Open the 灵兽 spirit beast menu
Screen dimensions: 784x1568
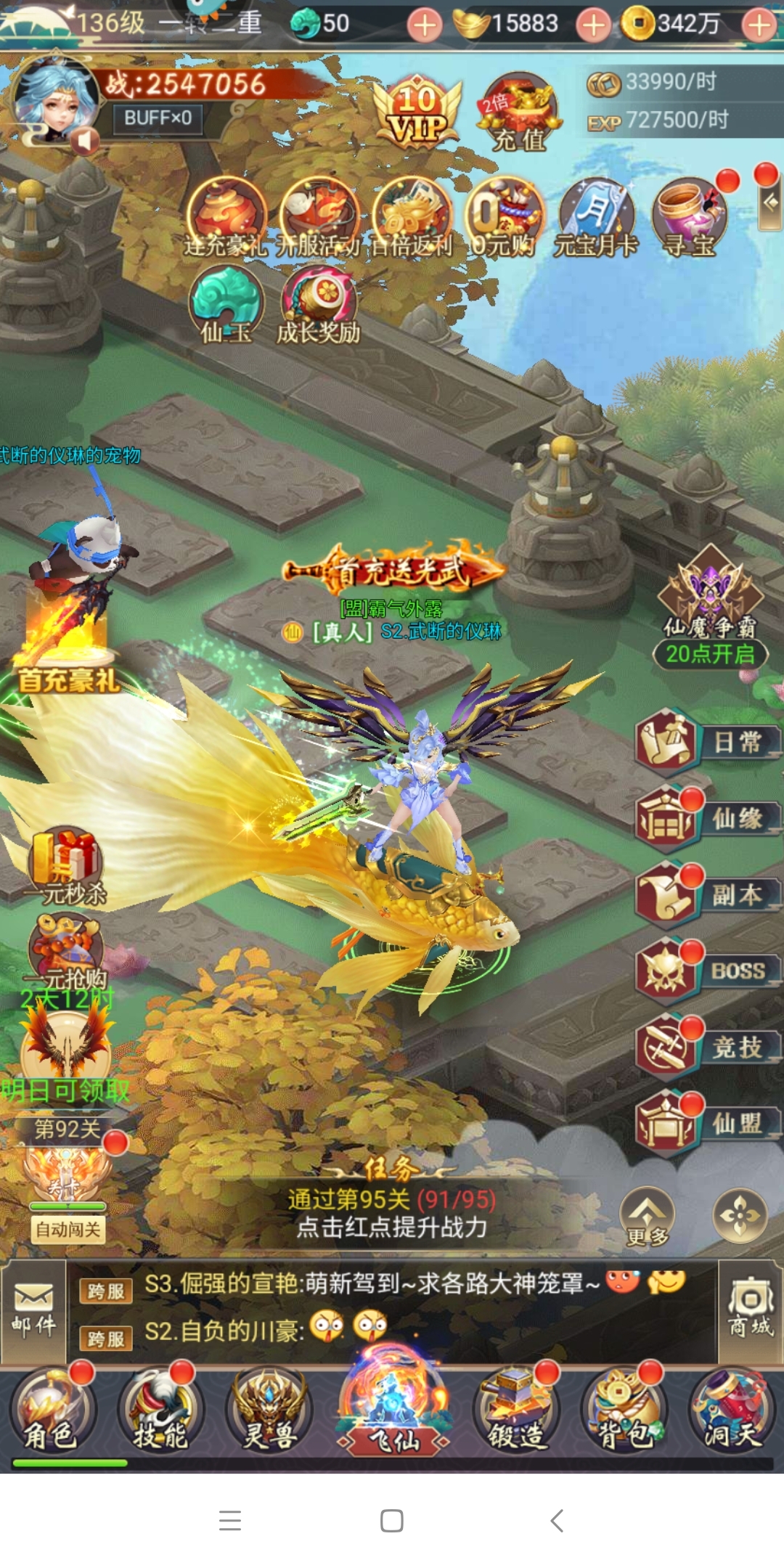click(270, 1413)
